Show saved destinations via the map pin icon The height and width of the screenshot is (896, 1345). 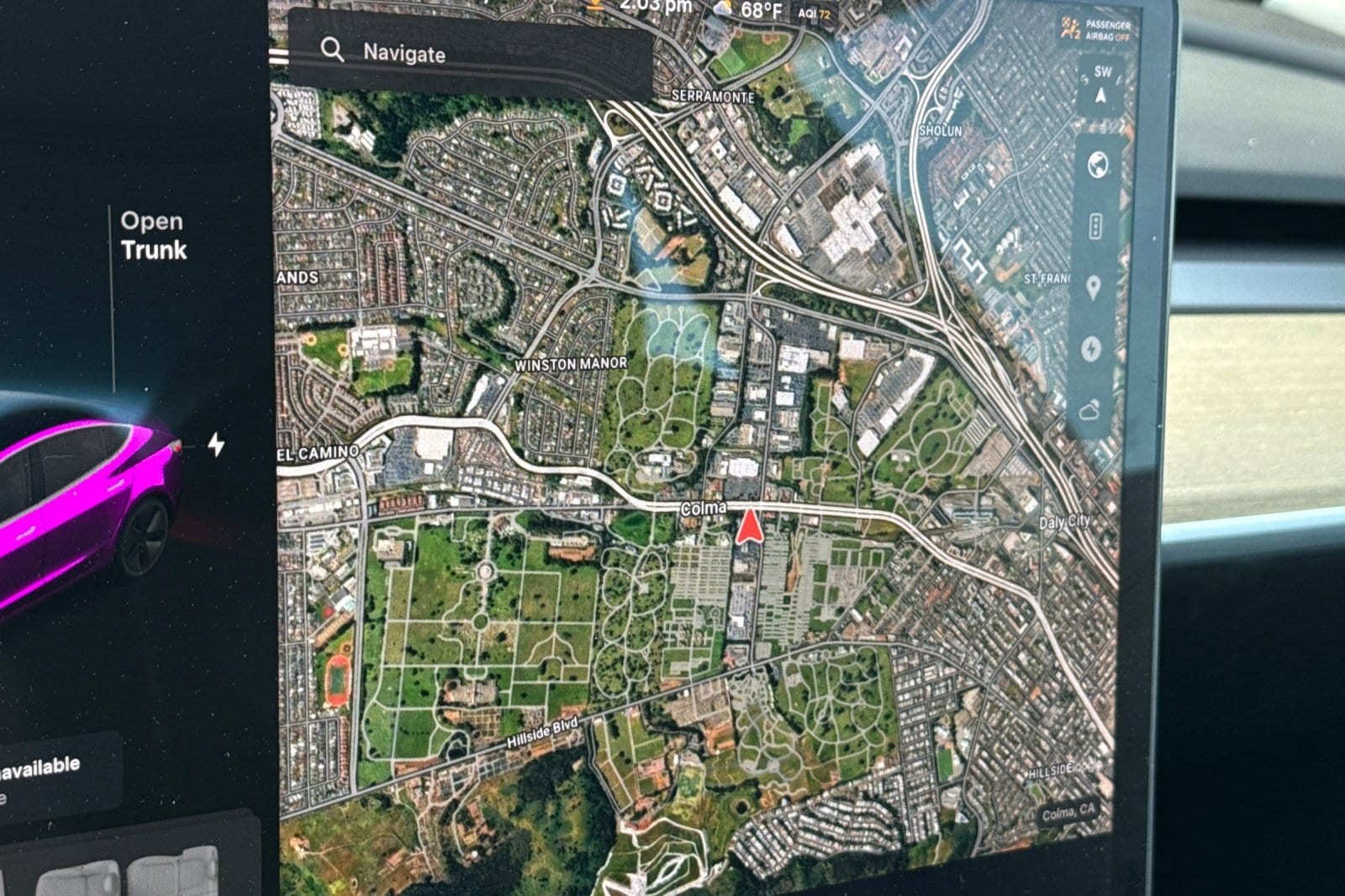pyautogui.click(x=1093, y=288)
